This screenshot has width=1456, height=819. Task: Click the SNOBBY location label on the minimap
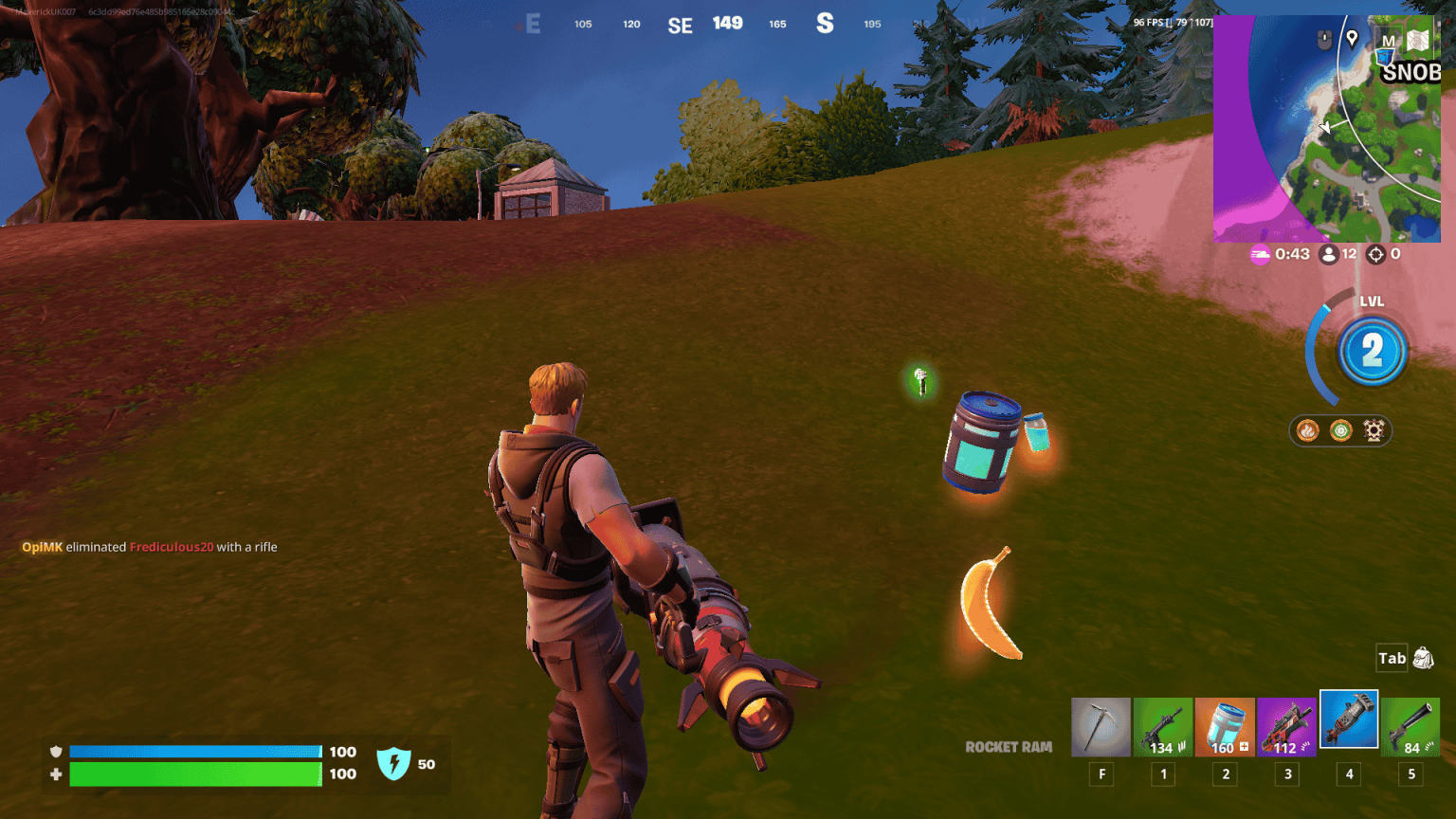click(1412, 73)
